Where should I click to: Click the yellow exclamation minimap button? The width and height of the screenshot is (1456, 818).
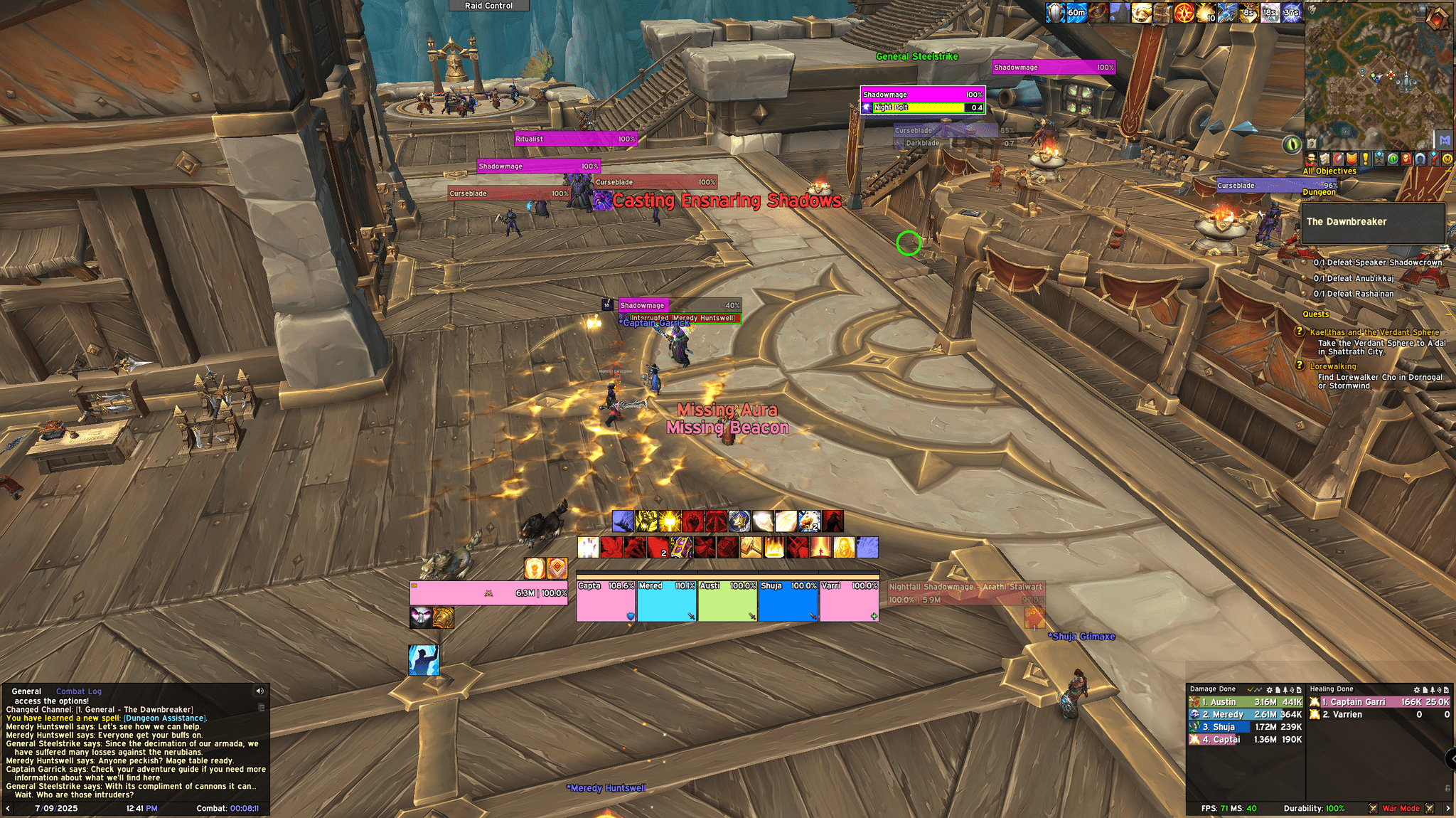(1365, 159)
